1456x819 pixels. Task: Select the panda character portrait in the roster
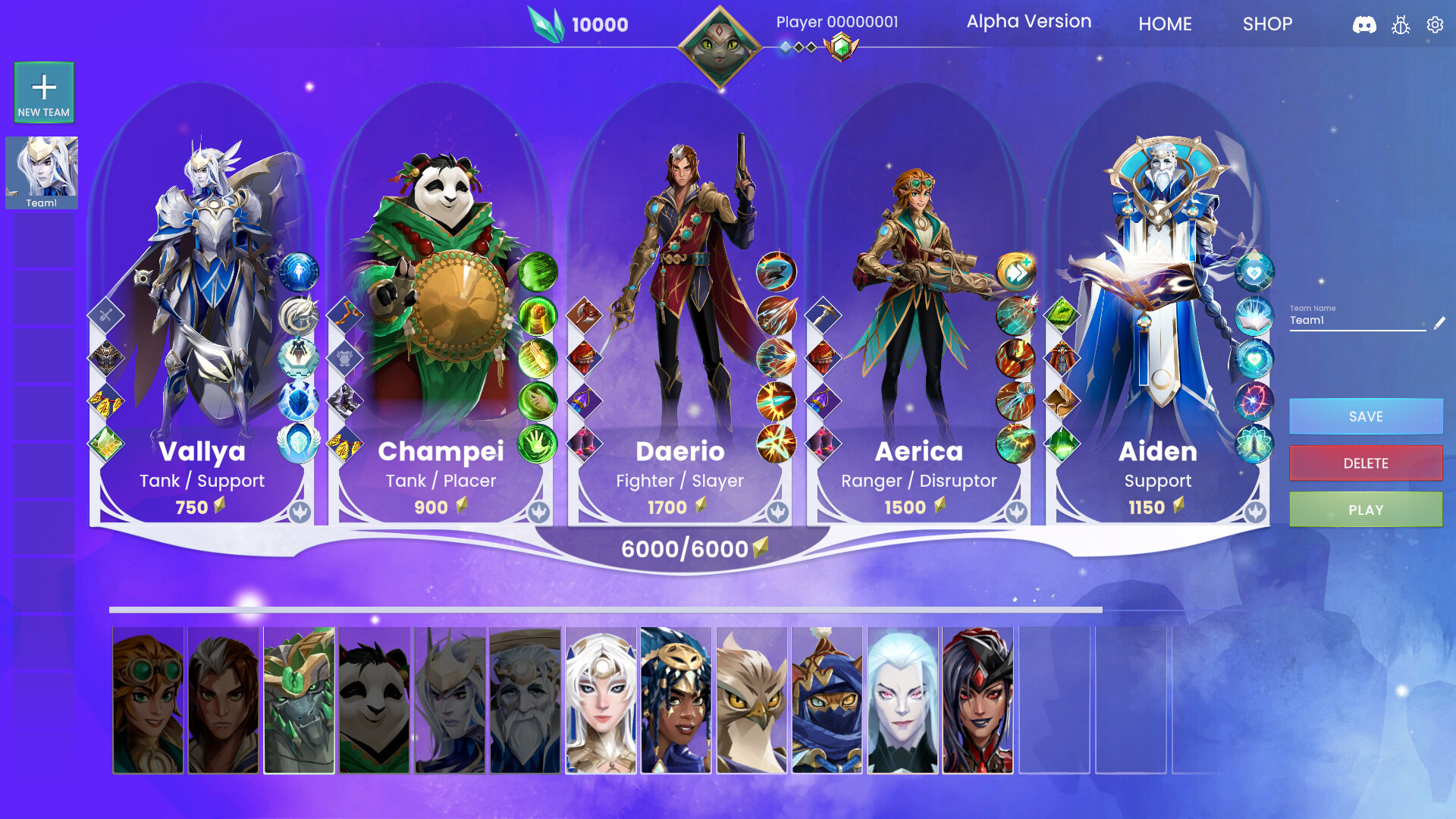click(x=373, y=699)
